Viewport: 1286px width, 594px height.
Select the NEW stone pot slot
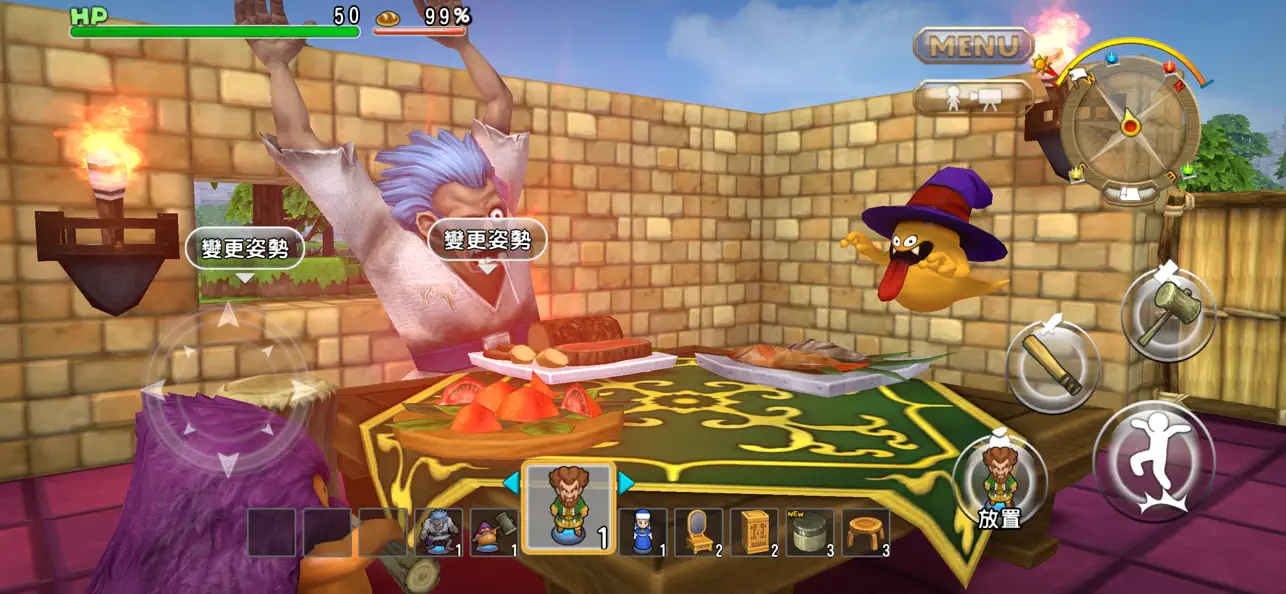(x=810, y=532)
